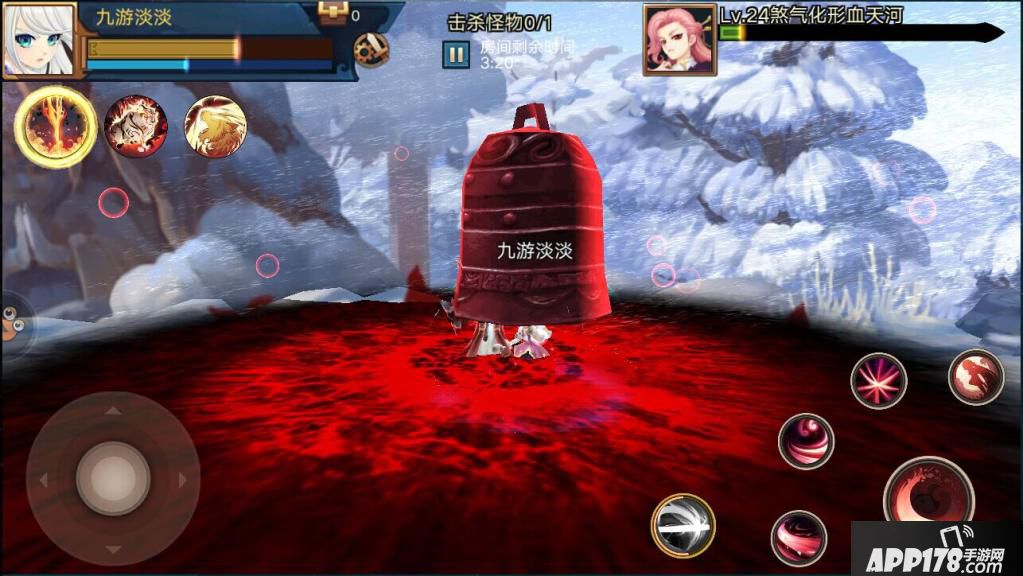Activate the glowing flame tree spirit icon

click(x=55, y=126)
